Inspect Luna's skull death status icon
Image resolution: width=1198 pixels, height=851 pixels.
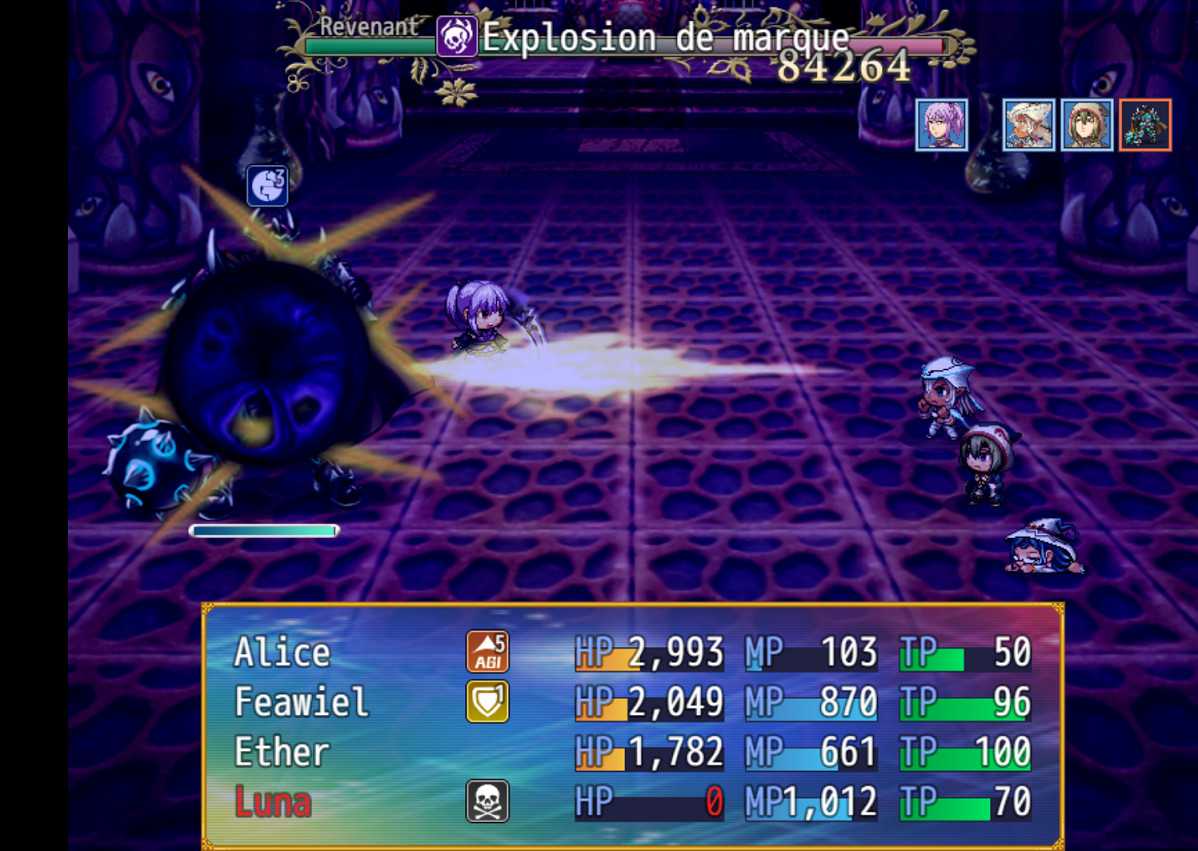(487, 802)
